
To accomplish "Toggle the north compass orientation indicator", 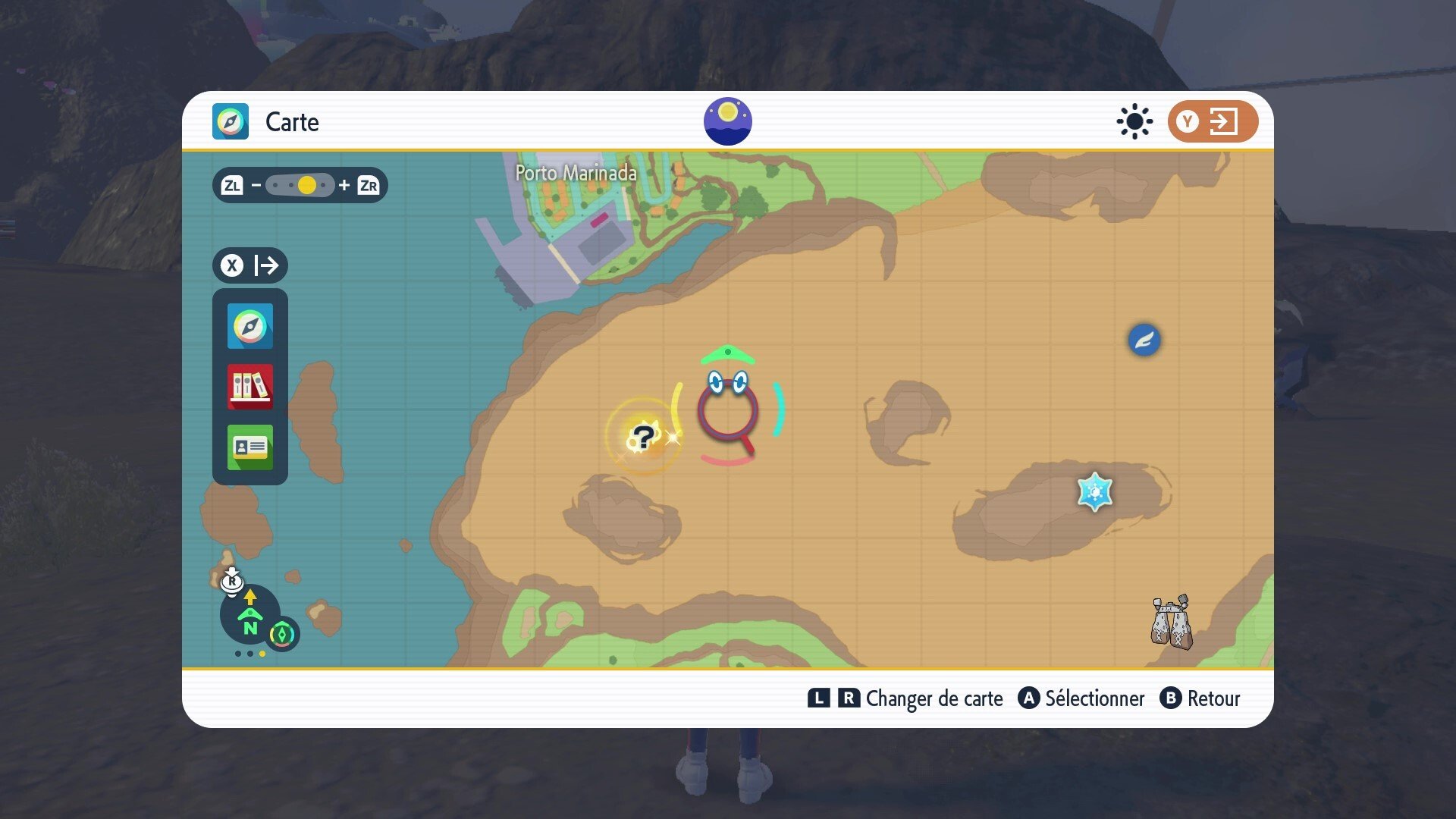I will click(250, 616).
